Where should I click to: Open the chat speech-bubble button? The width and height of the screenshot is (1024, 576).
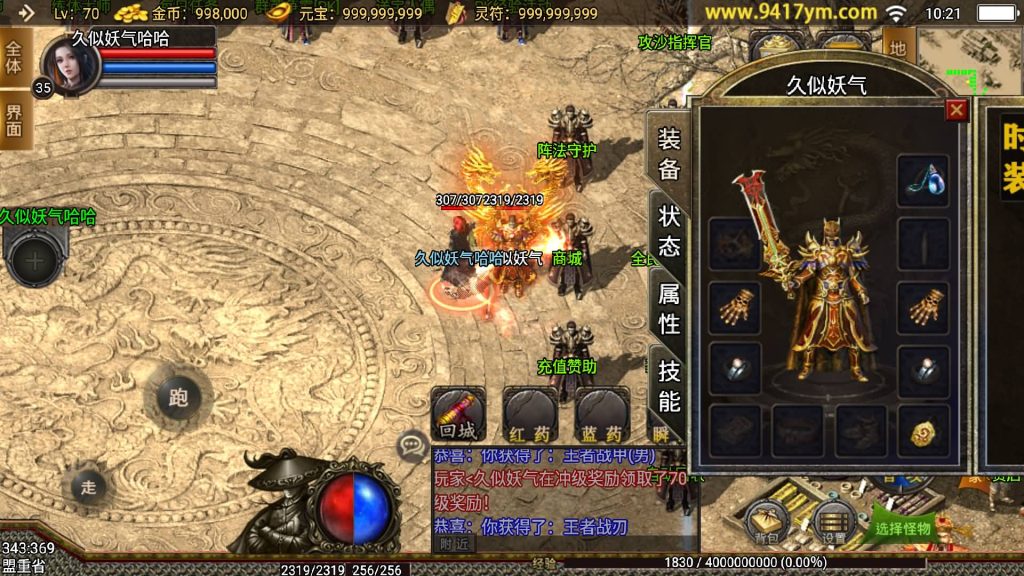[x=412, y=445]
